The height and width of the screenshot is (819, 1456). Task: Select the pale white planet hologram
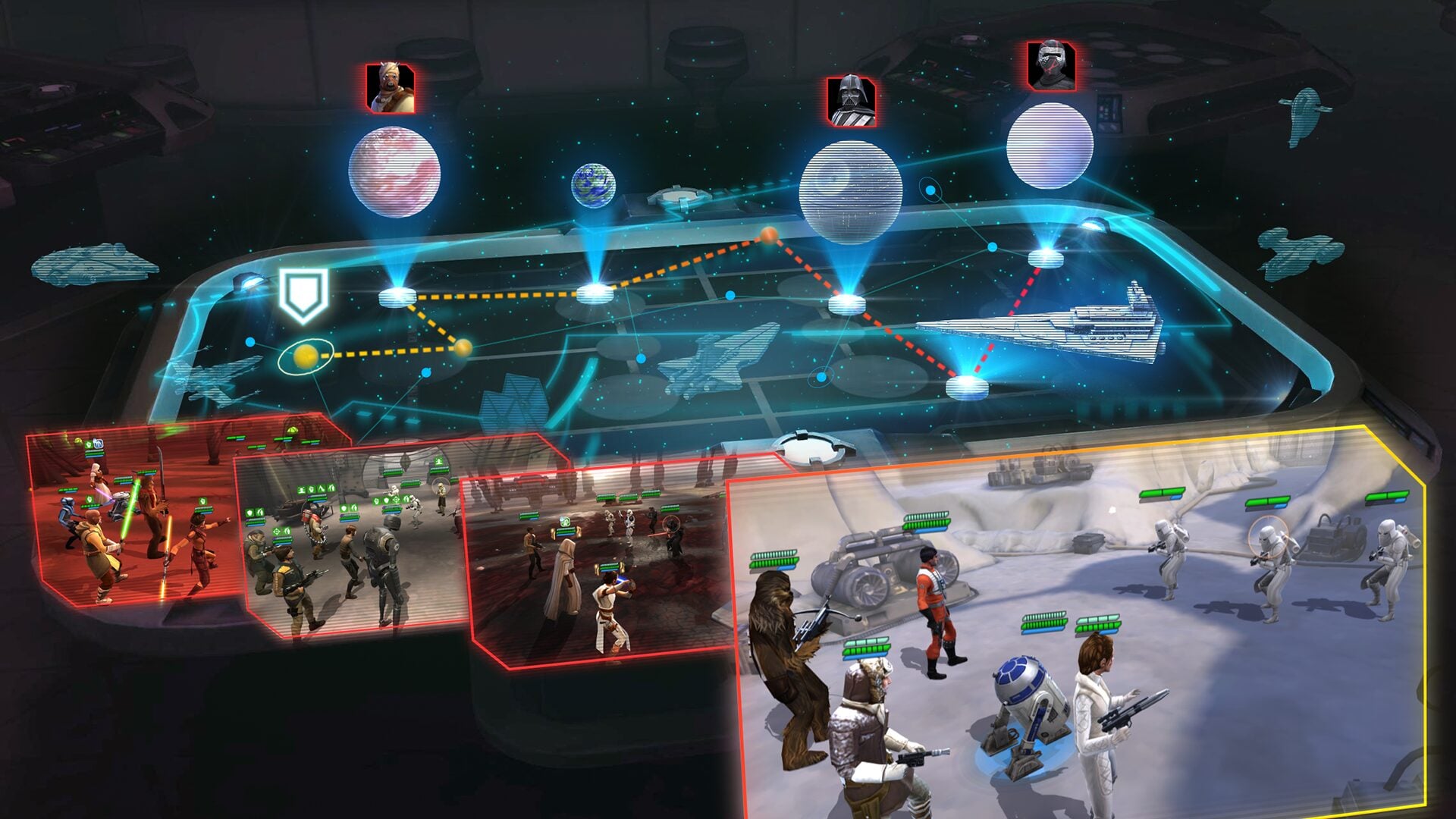click(1050, 146)
